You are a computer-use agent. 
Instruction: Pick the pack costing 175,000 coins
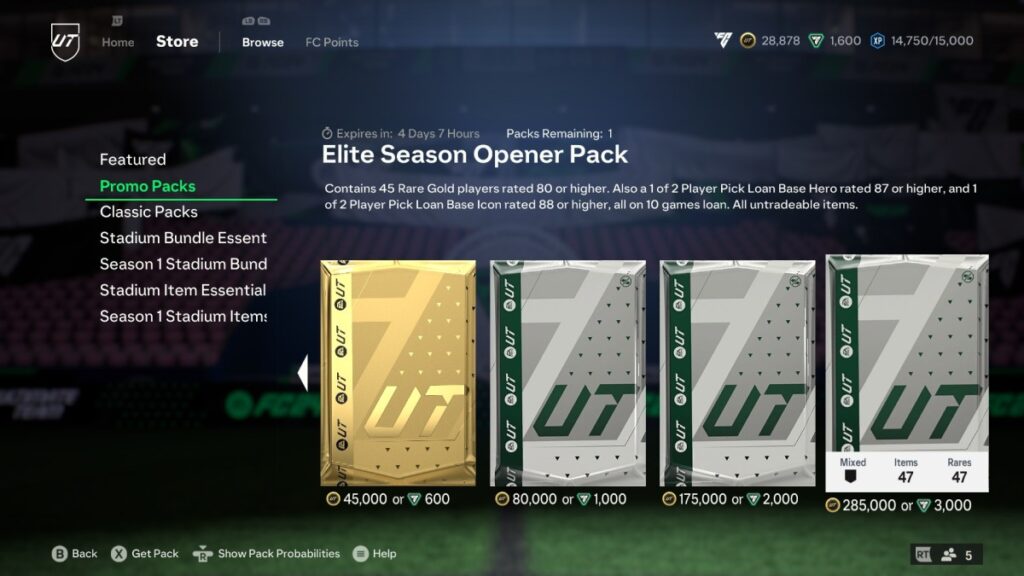[738, 373]
